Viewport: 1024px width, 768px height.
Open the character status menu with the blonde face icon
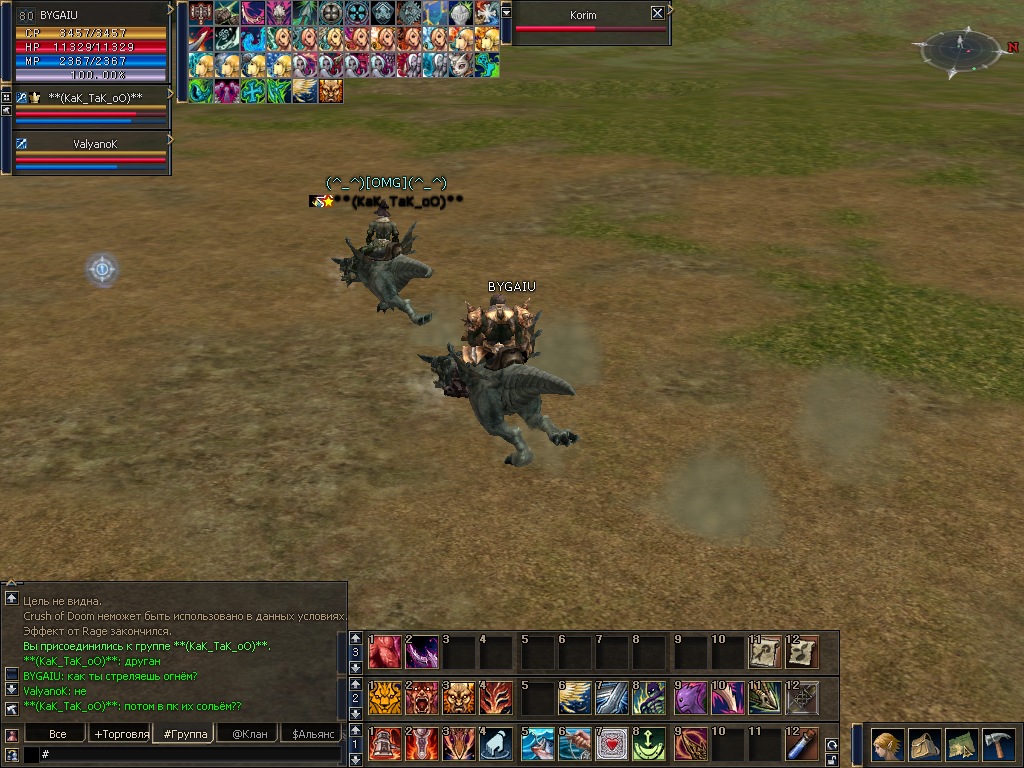click(887, 746)
